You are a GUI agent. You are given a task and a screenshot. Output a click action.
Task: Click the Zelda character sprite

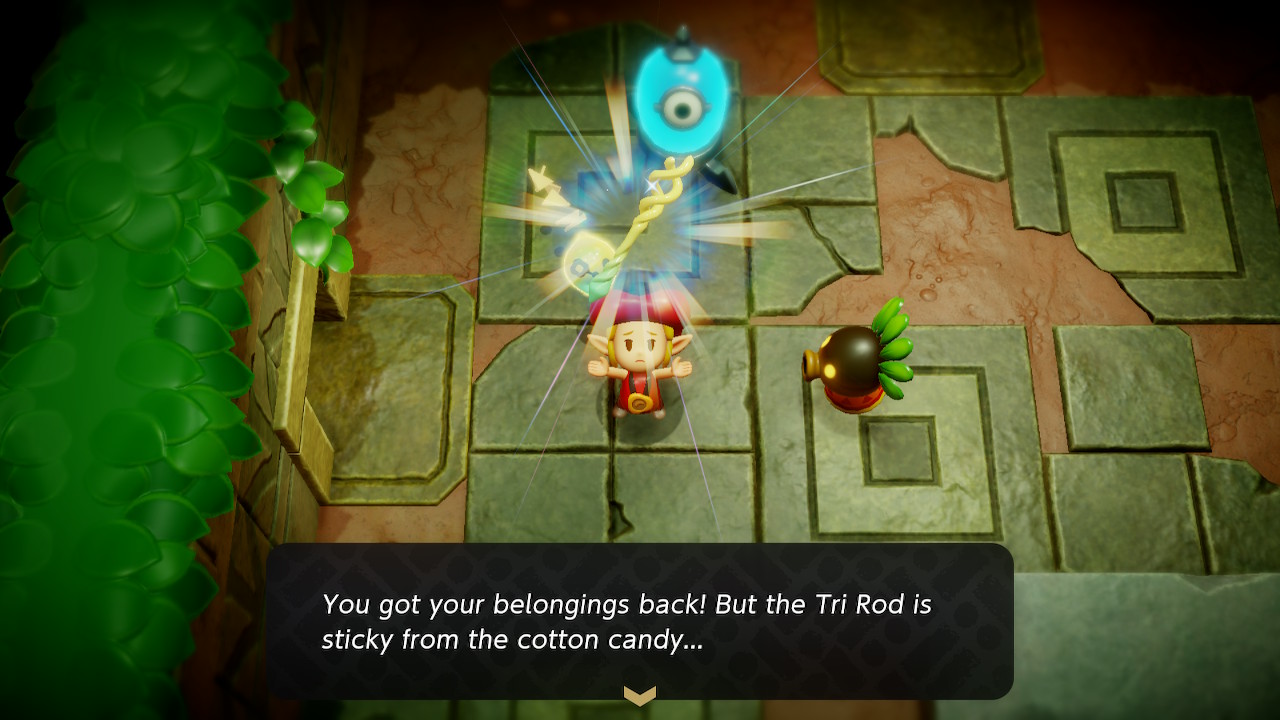point(640,370)
